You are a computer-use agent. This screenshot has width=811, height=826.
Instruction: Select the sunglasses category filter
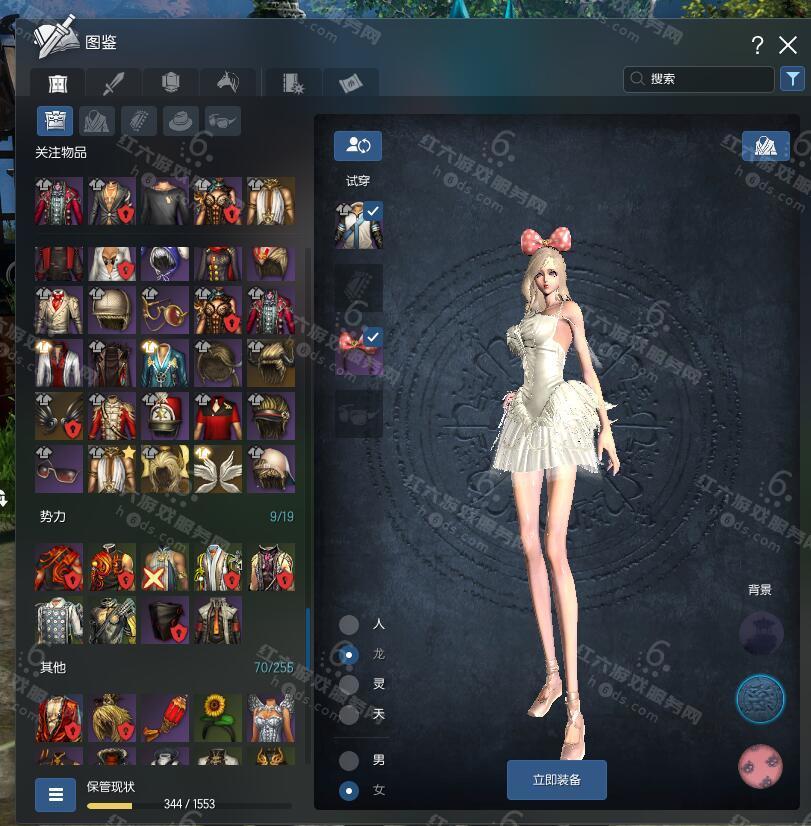tap(223, 121)
